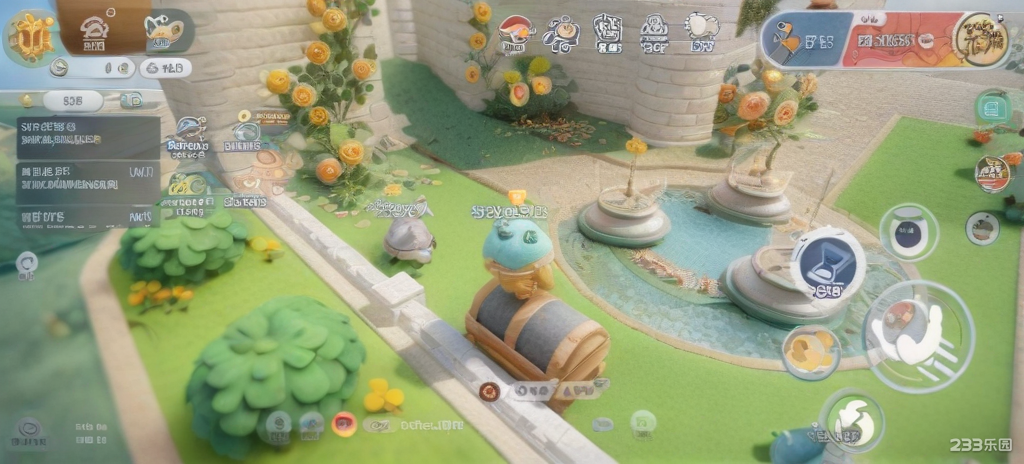1024x464 pixels.
Task: Open the icon on the brown top tab
Action: 95,32
